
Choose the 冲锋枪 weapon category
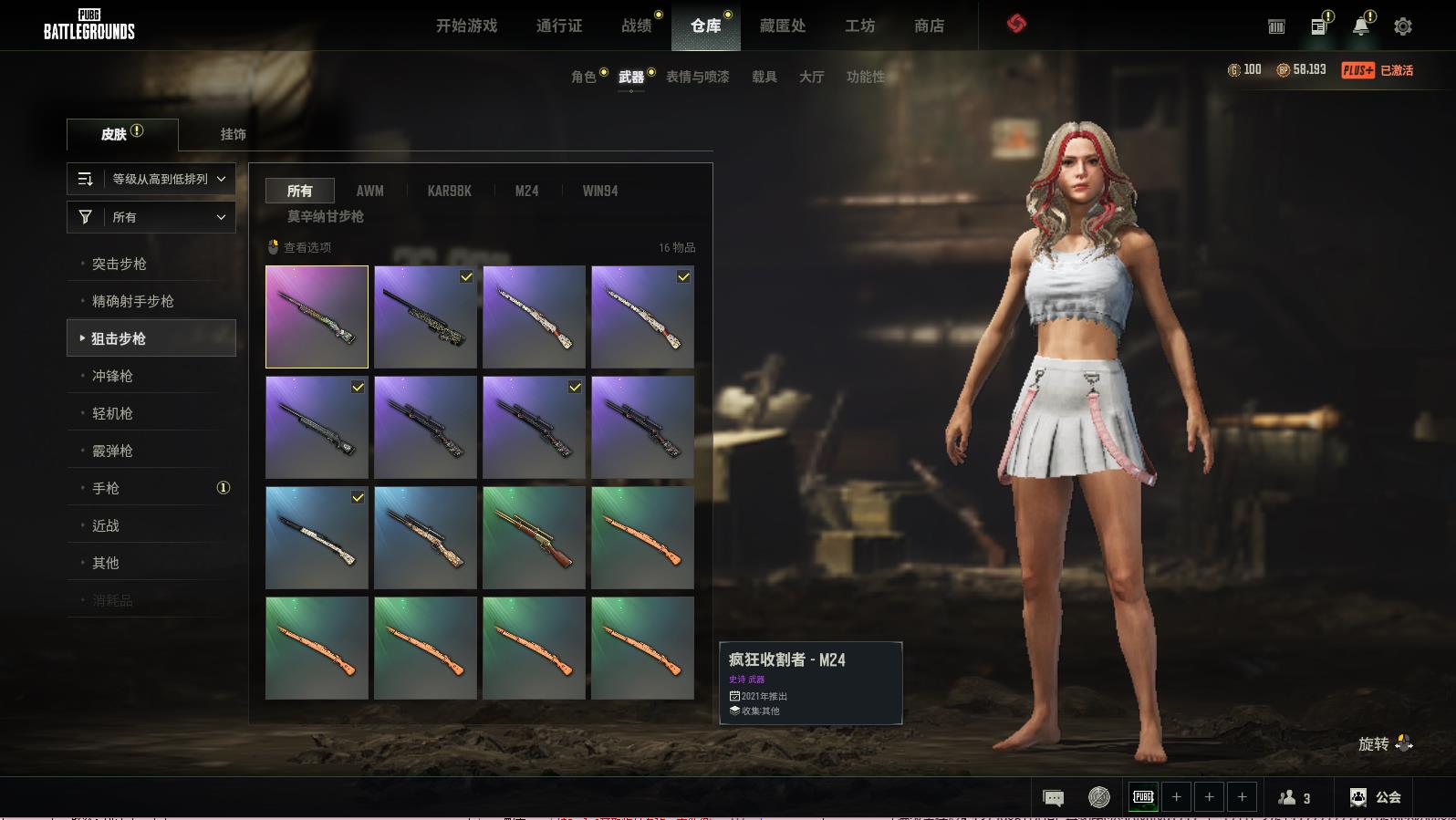pyautogui.click(x=112, y=376)
